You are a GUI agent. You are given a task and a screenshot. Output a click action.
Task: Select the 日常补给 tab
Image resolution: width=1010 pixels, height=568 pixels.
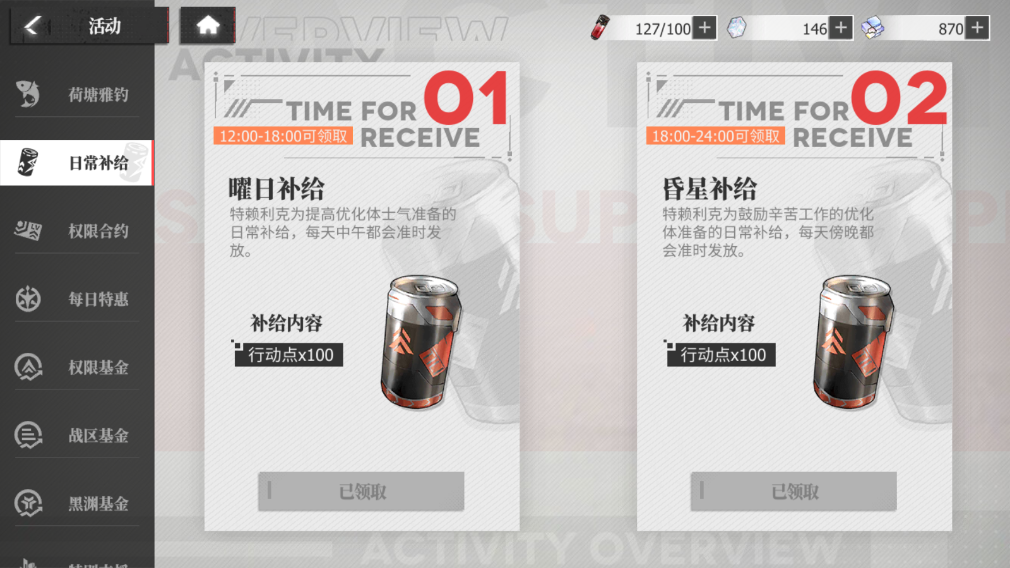(77, 163)
